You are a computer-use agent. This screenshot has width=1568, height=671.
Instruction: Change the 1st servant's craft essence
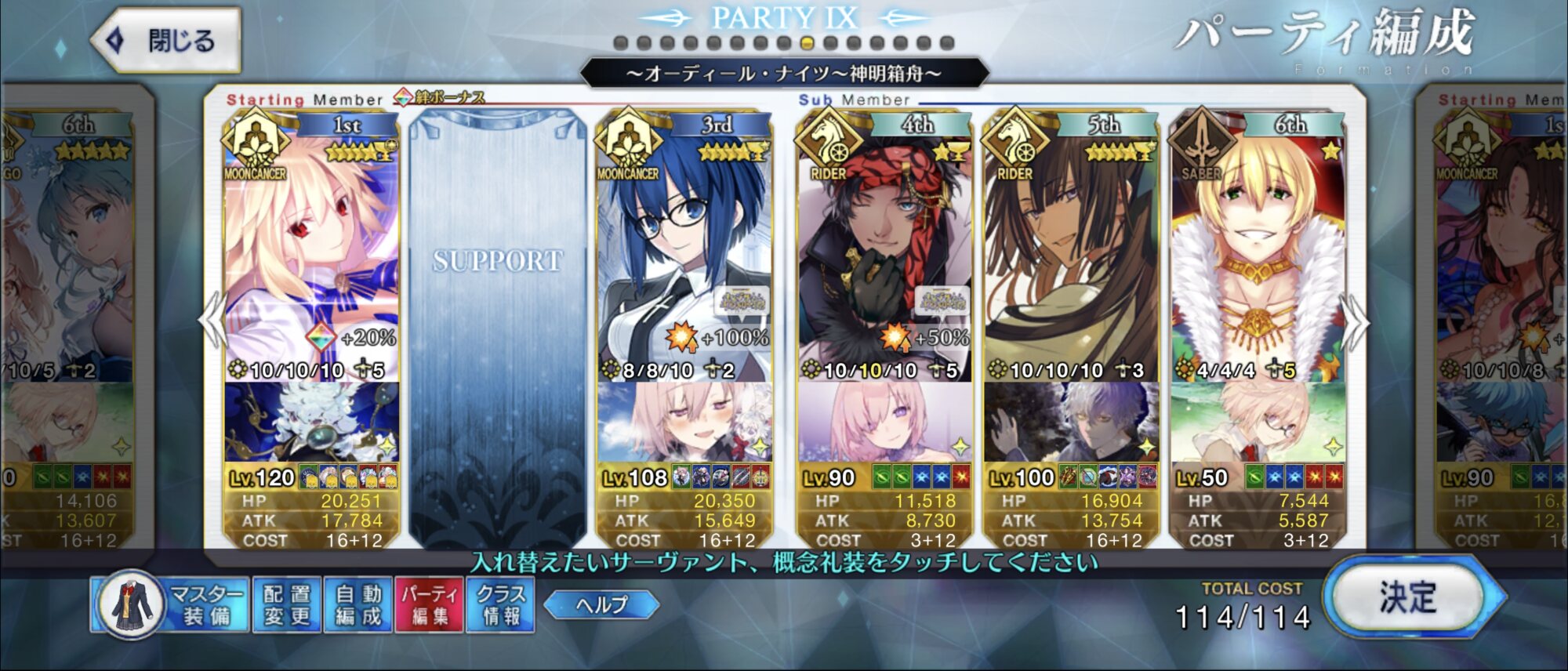(311, 422)
